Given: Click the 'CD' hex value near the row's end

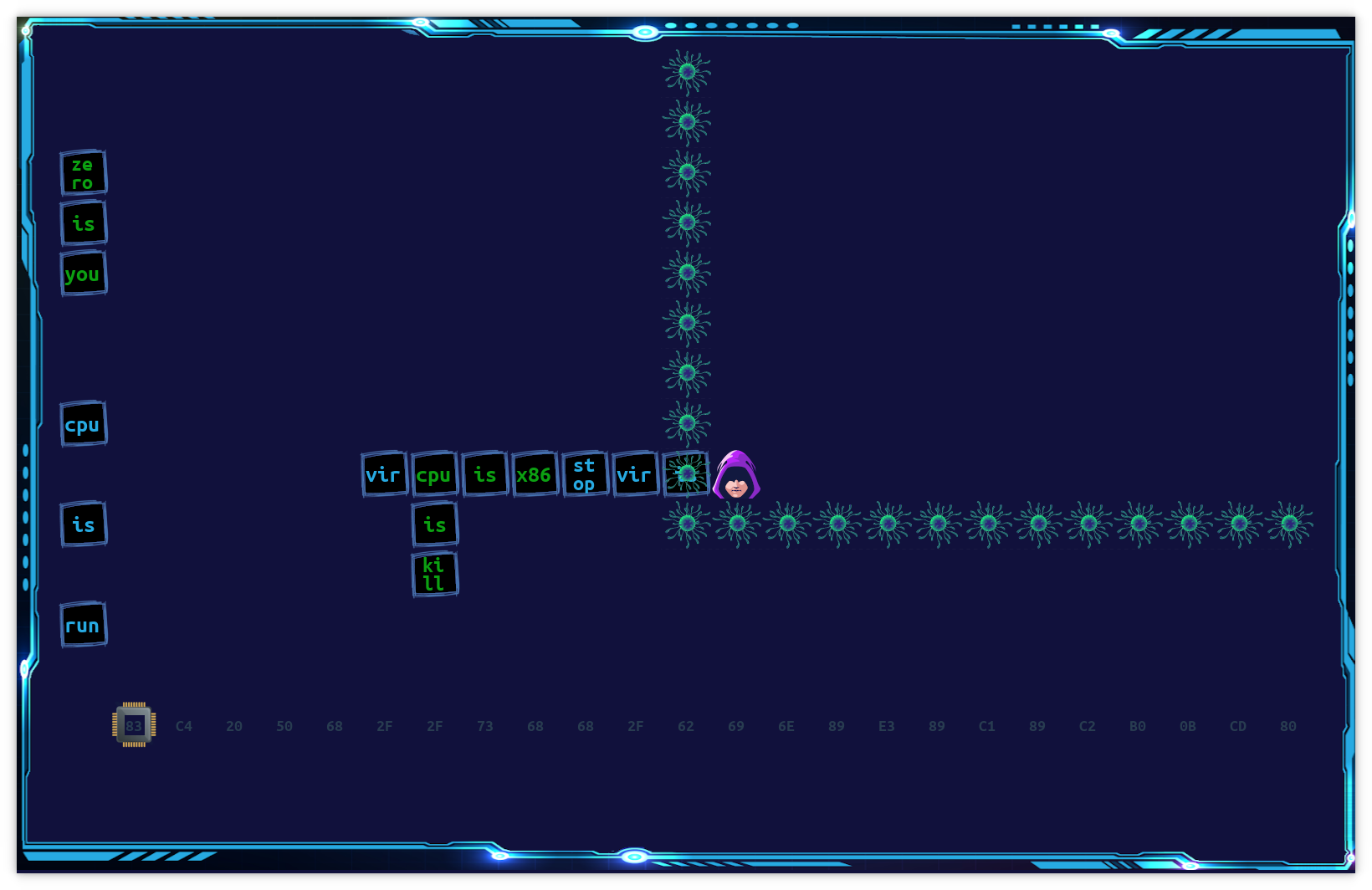Looking at the screenshot, I should click(x=1238, y=726).
